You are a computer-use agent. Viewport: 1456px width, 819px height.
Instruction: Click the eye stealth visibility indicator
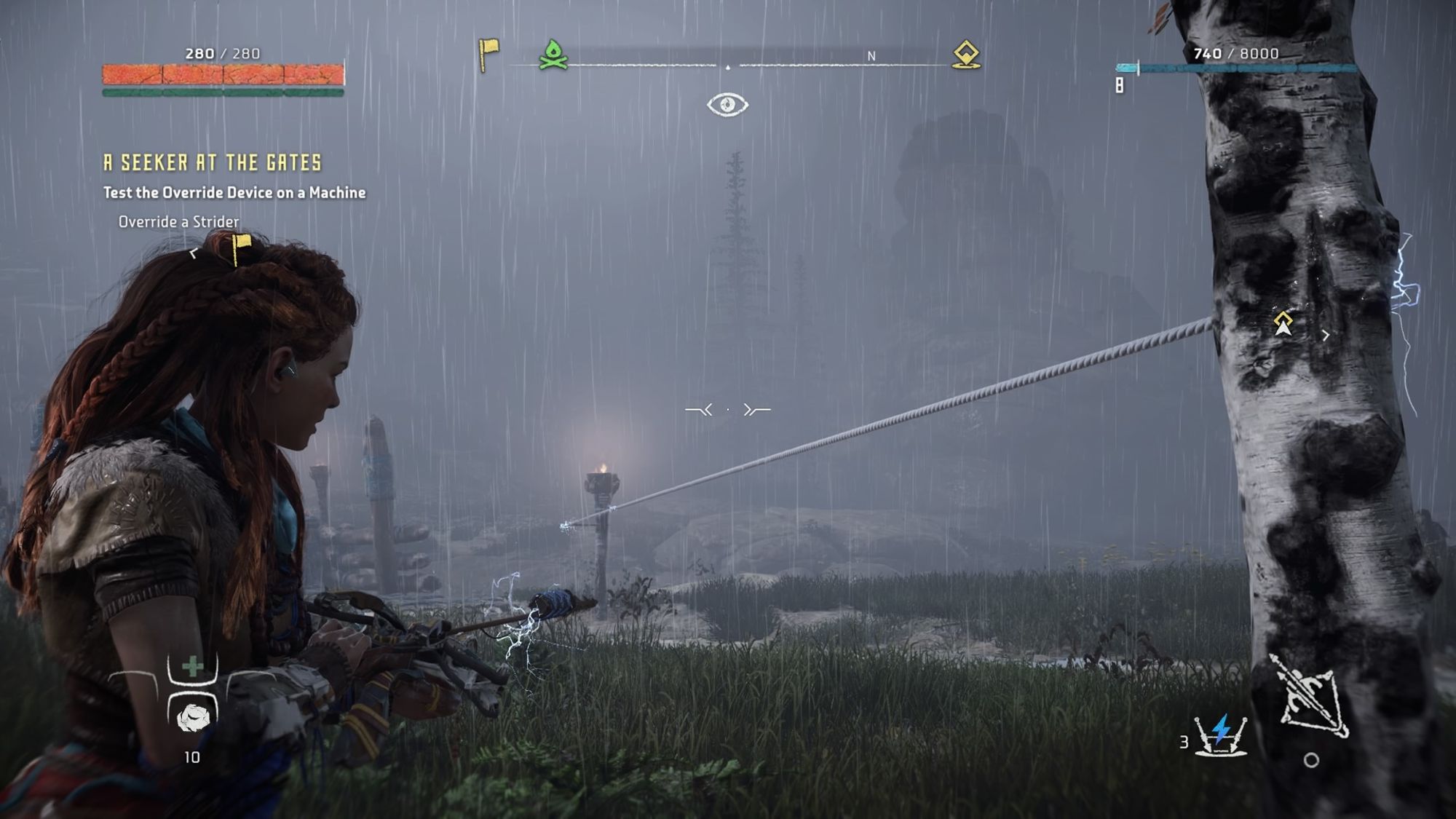click(x=727, y=105)
